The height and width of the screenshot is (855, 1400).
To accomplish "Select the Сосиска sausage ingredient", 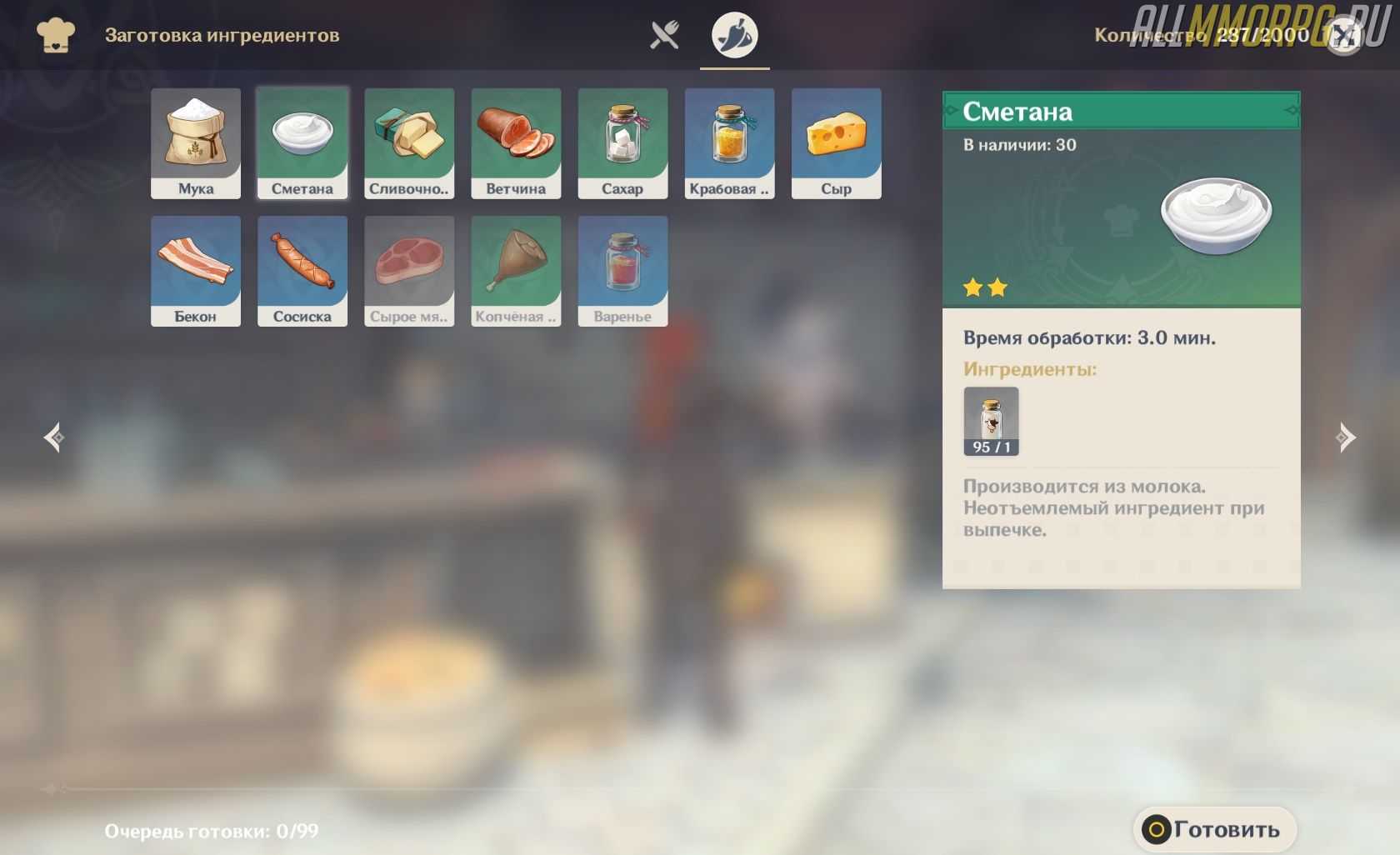I will tap(302, 271).
